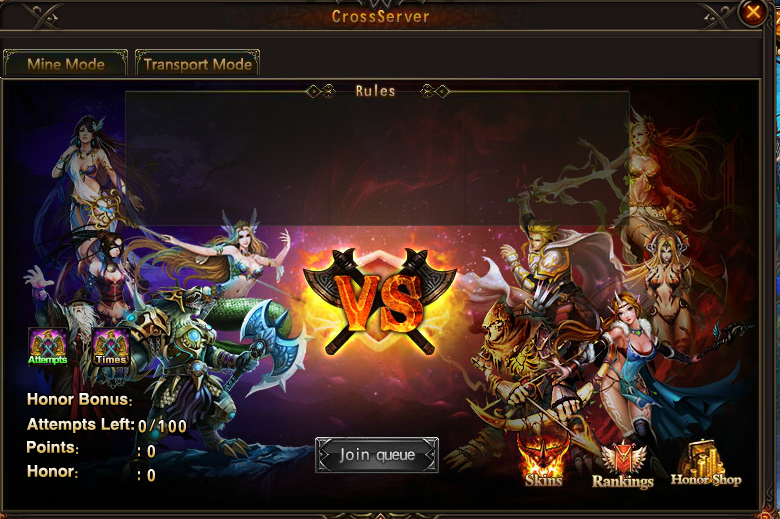Select the Times icon
The width and height of the screenshot is (780, 519).
pos(111,346)
